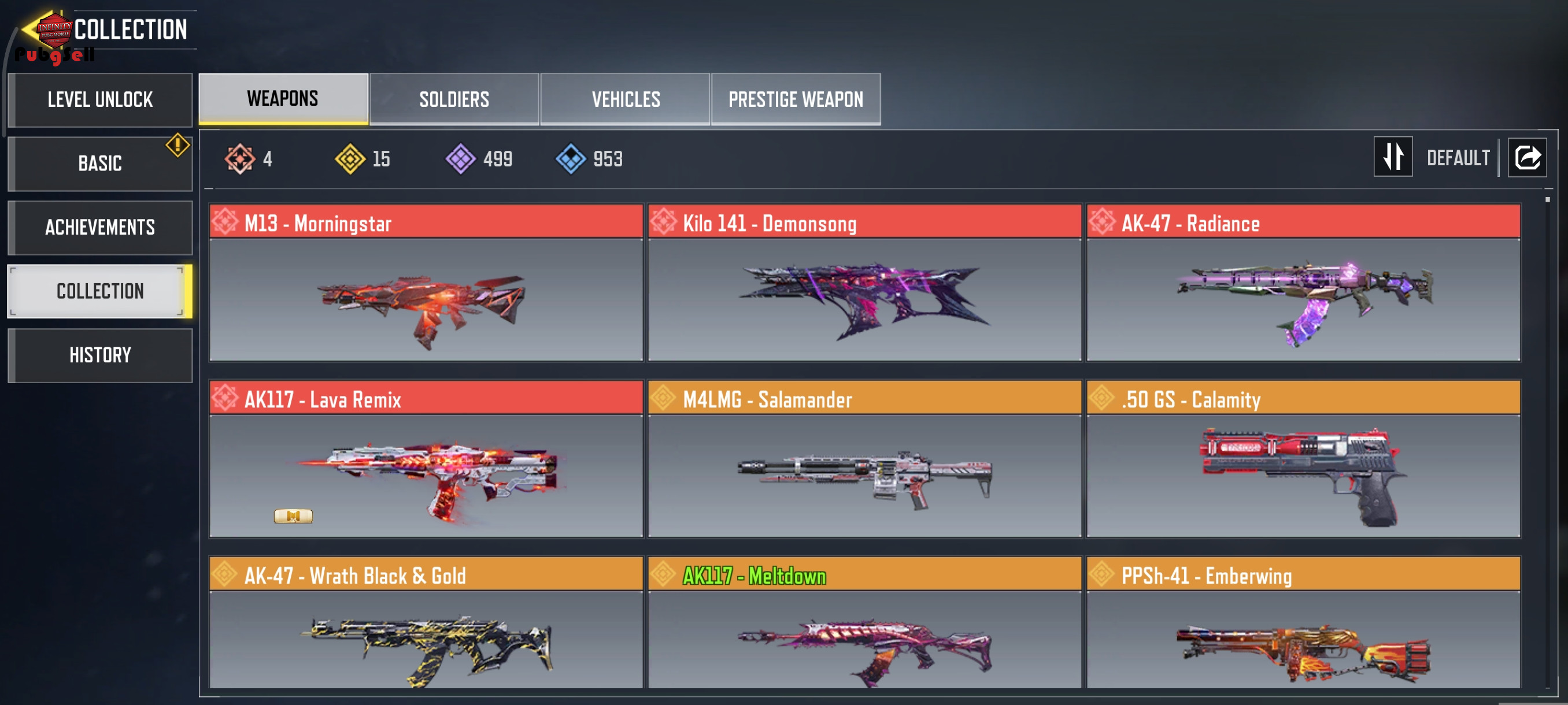This screenshot has width=1568, height=705.
Task: Select the .50 GS - Calamity pistol
Action: coord(1303,459)
